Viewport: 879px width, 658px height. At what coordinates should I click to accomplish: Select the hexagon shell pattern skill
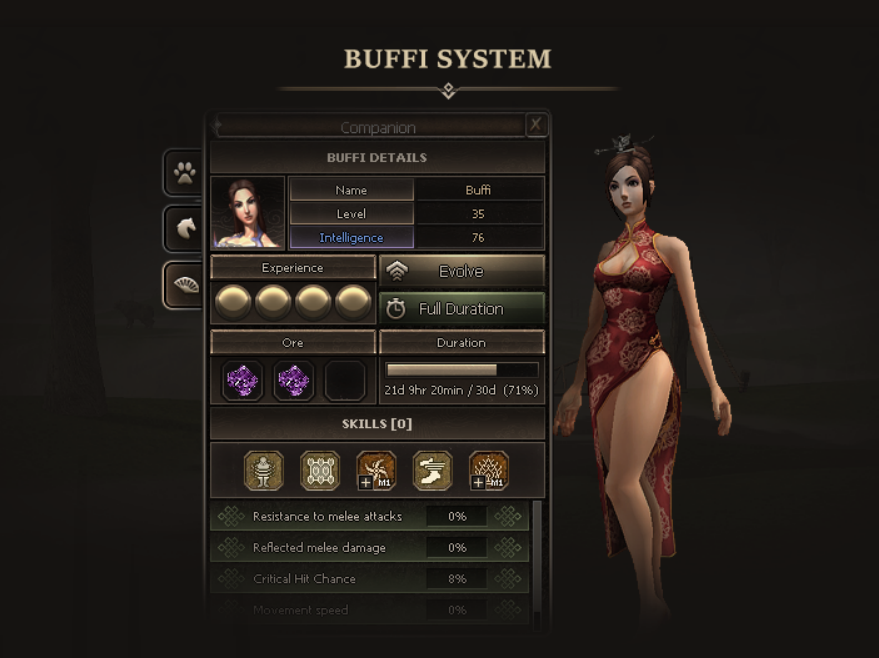click(320, 471)
